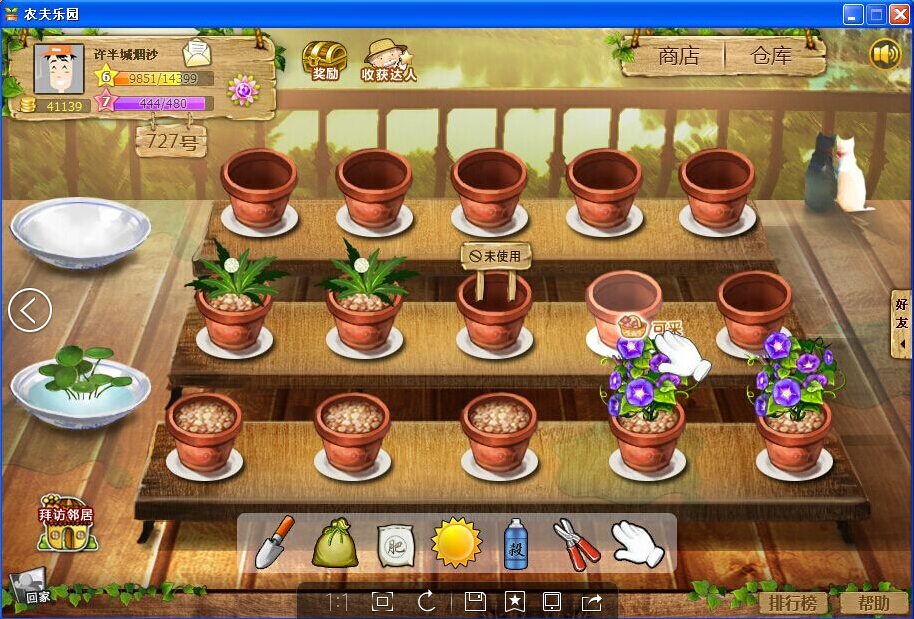This screenshot has height=619, width=914.
Task: Select the red pruning shears
Action: click(x=576, y=543)
